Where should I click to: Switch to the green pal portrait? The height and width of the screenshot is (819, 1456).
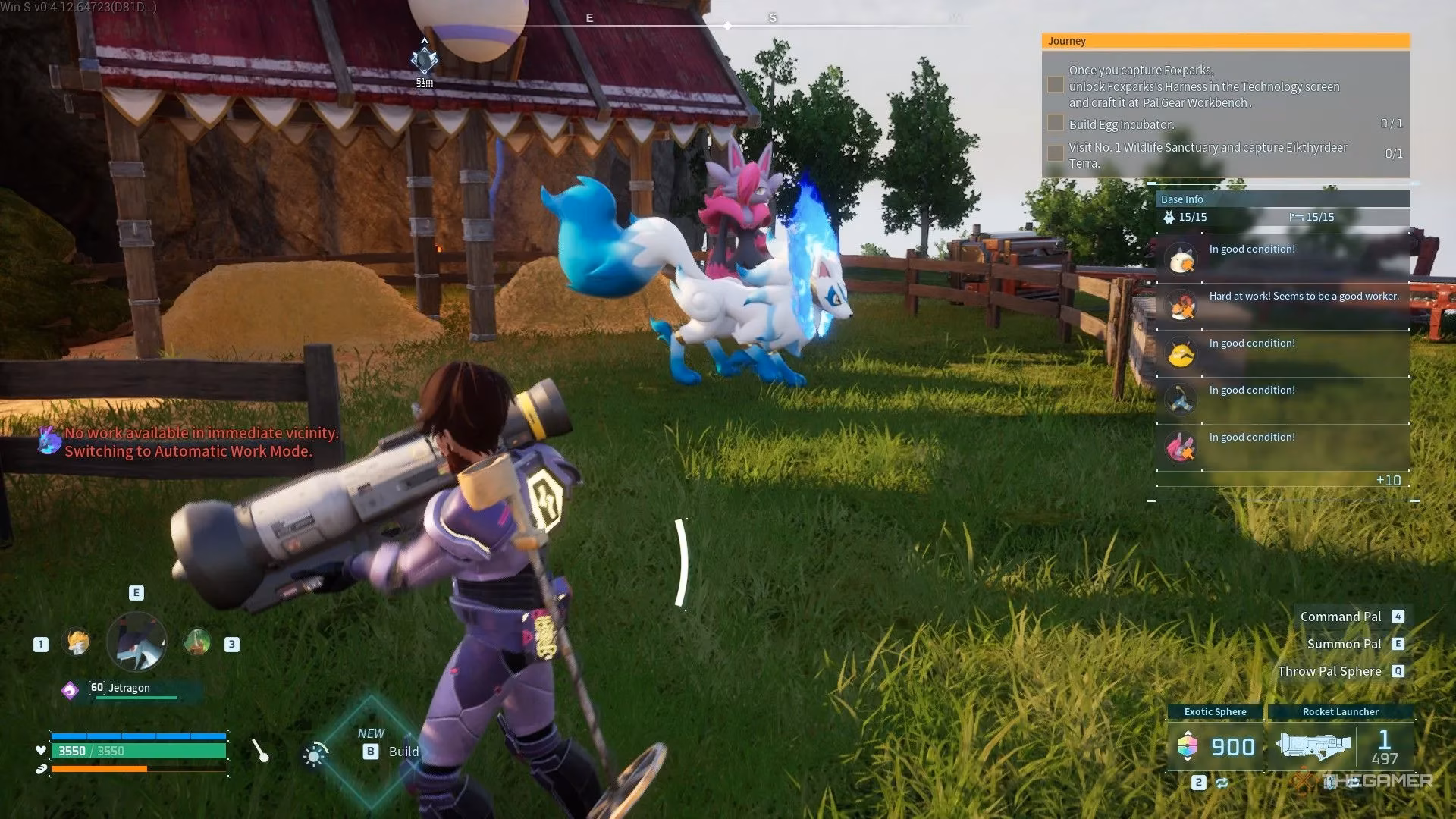[x=197, y=643]
